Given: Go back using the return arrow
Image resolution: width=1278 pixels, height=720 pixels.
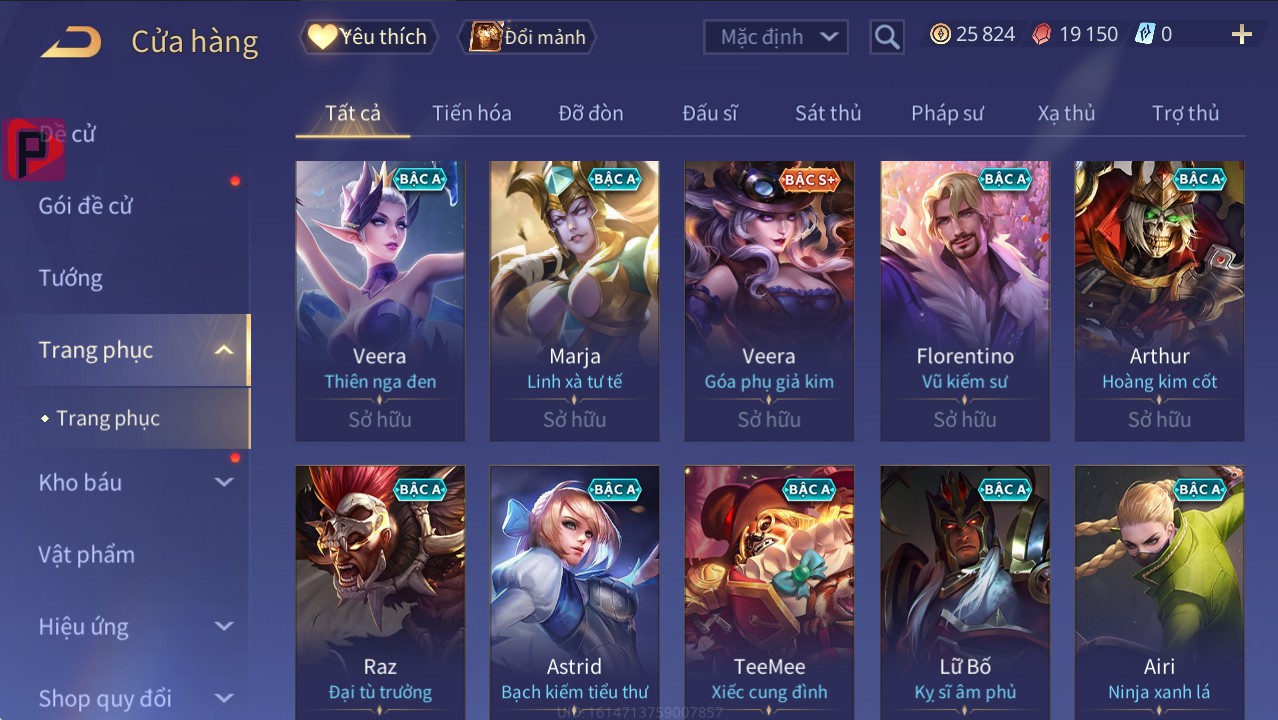Looking at the screenshot, I should (x=71, y=42).
